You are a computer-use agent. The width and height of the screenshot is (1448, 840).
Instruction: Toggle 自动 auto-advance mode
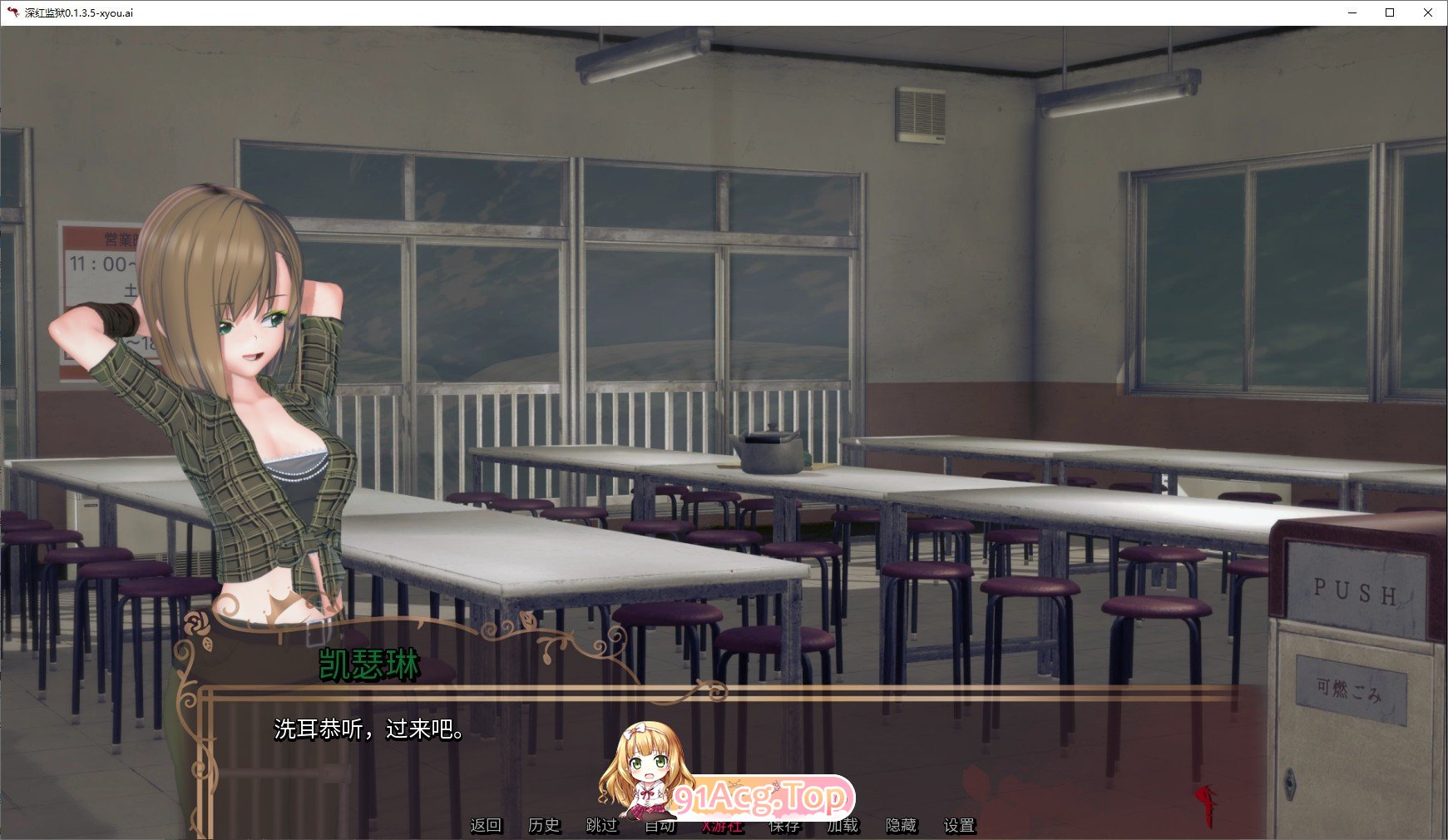click(660, 825)
